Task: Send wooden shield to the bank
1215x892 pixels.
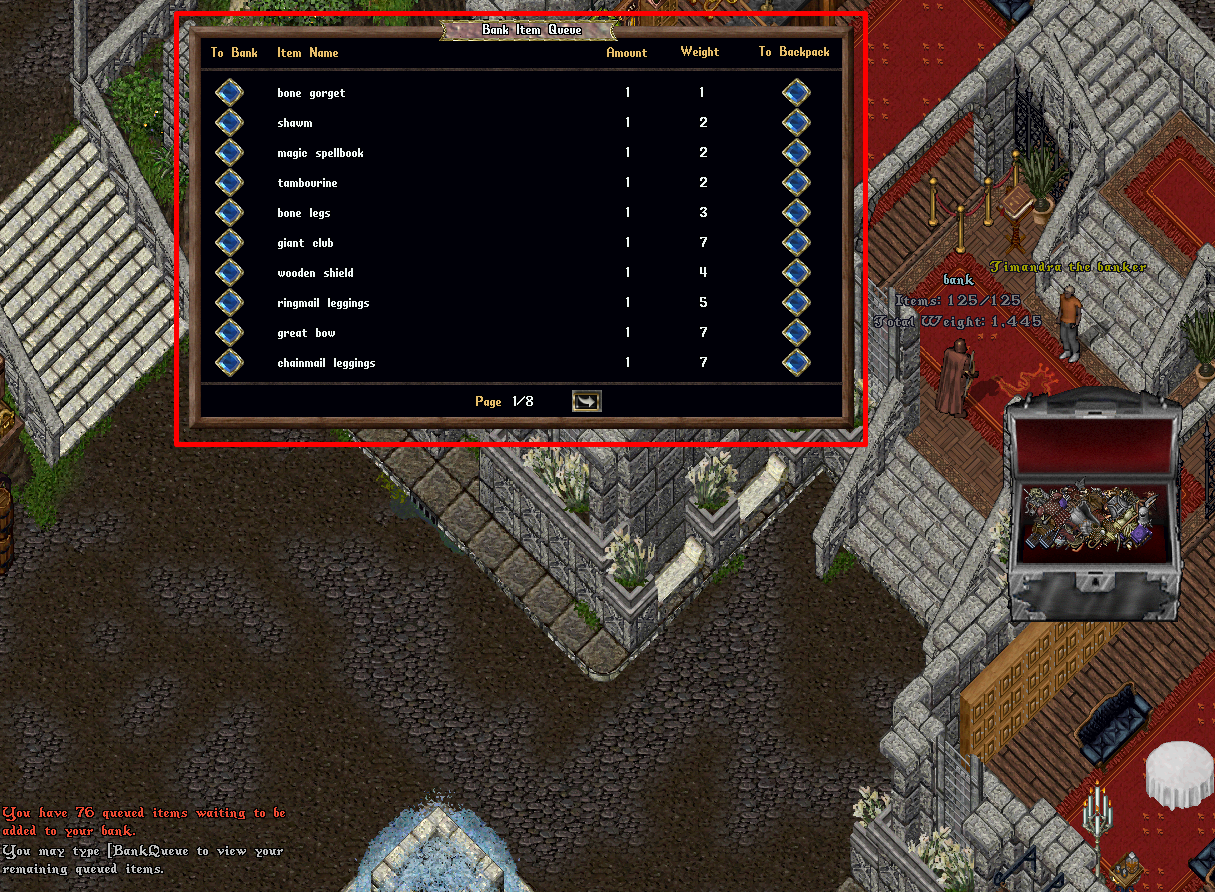Action: (x=229, y=273)
